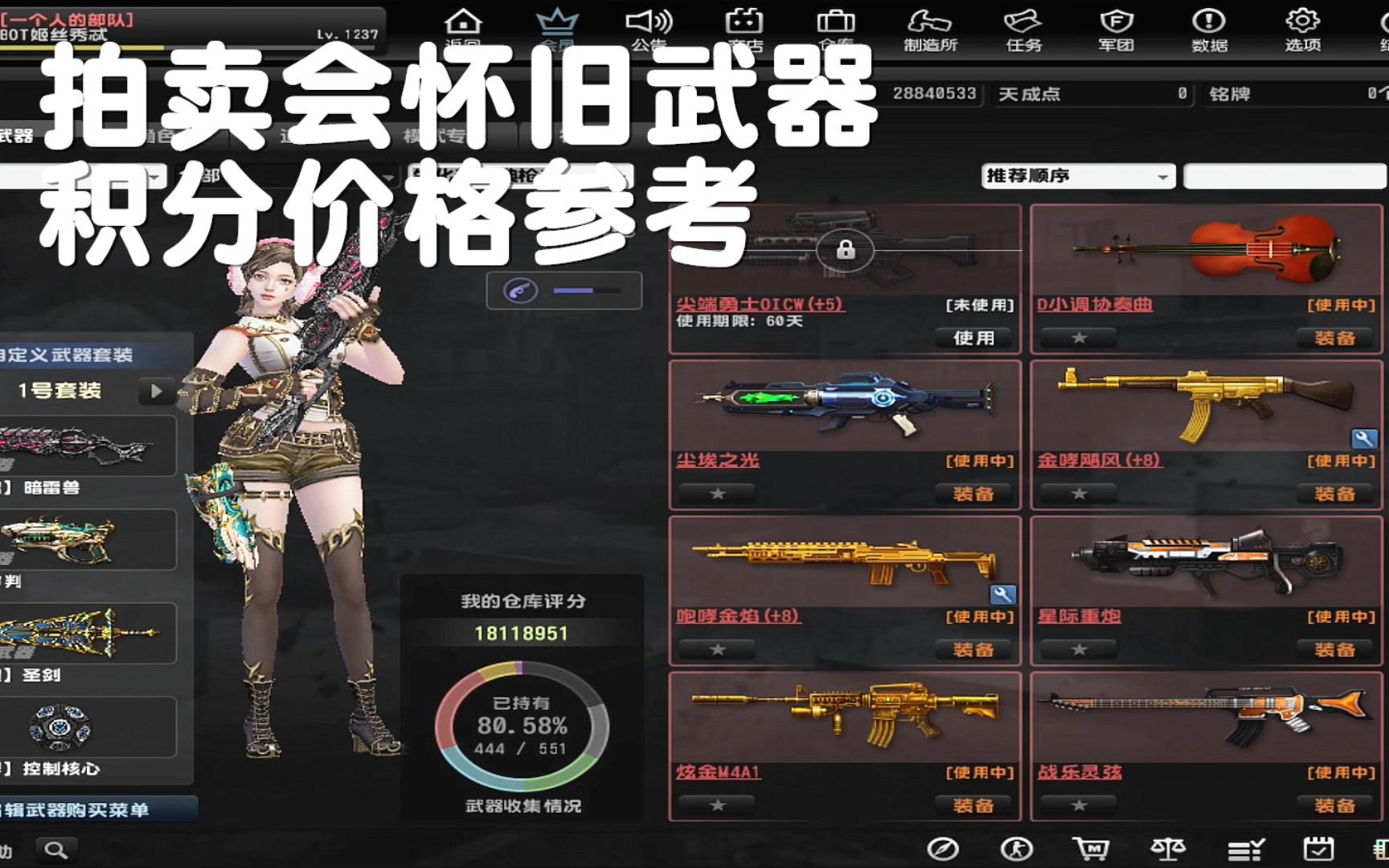Toggle the star rating under 尘埃之光
Screen dimensions: 1389x868
click(x=718, y=494)
